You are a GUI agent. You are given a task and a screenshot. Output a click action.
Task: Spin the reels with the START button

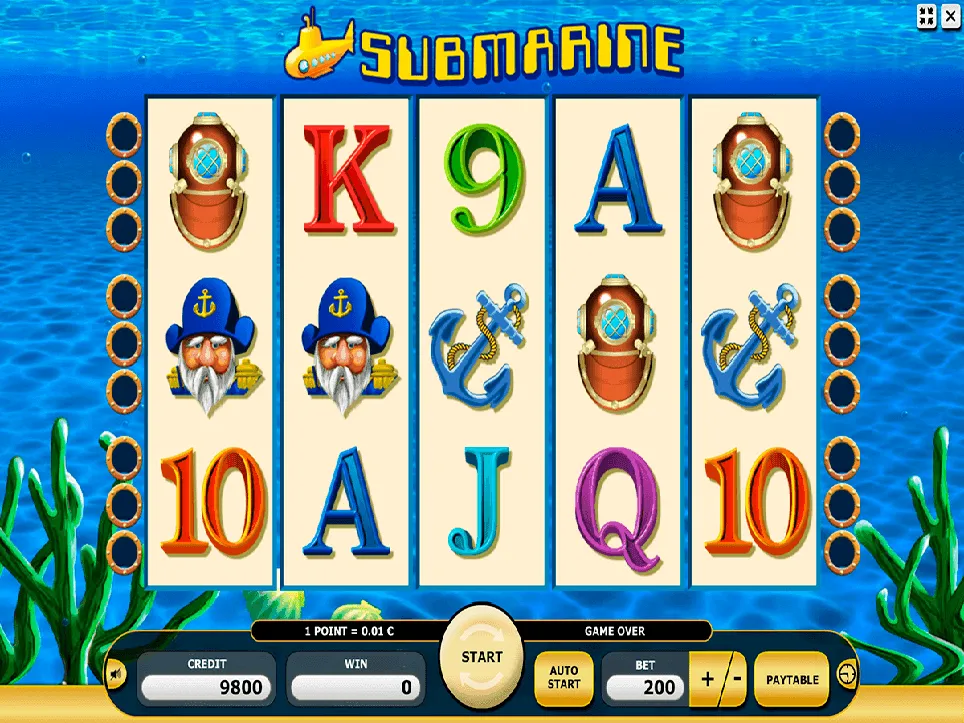click(481, 659)
